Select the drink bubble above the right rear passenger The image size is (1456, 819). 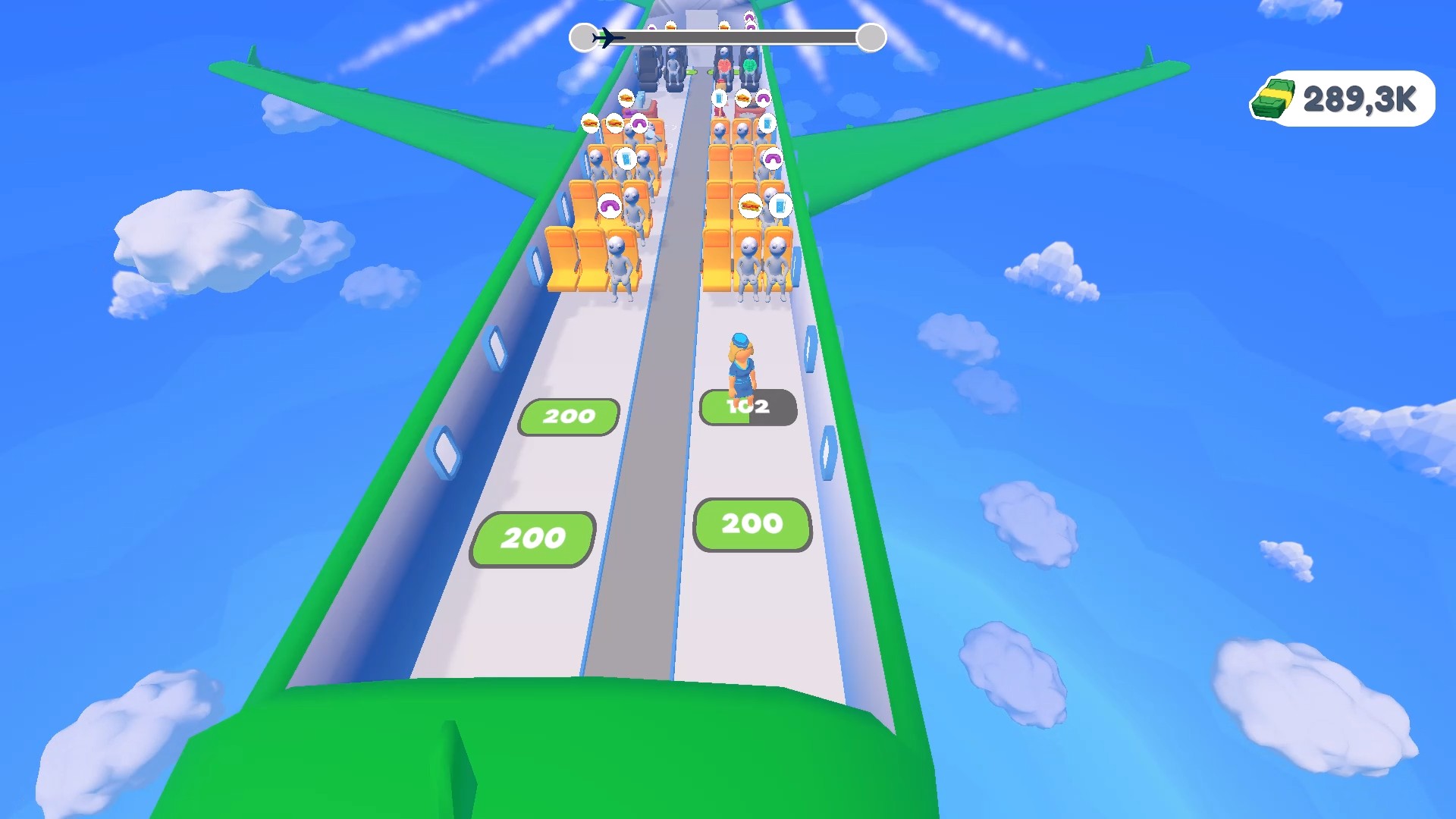pyautogui.click(x=781, y=206)
